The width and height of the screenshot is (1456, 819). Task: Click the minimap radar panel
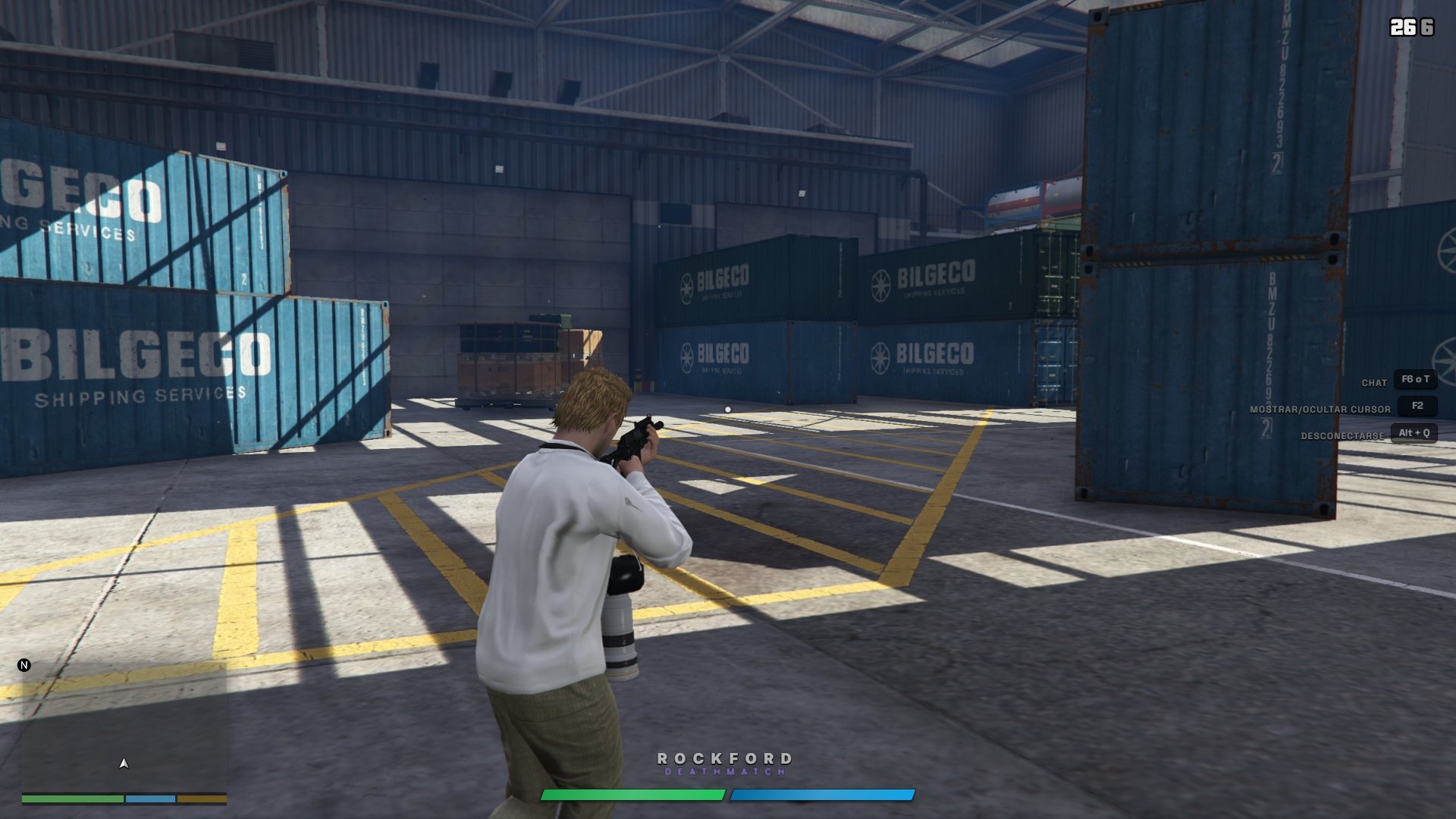tap(124, 728)
